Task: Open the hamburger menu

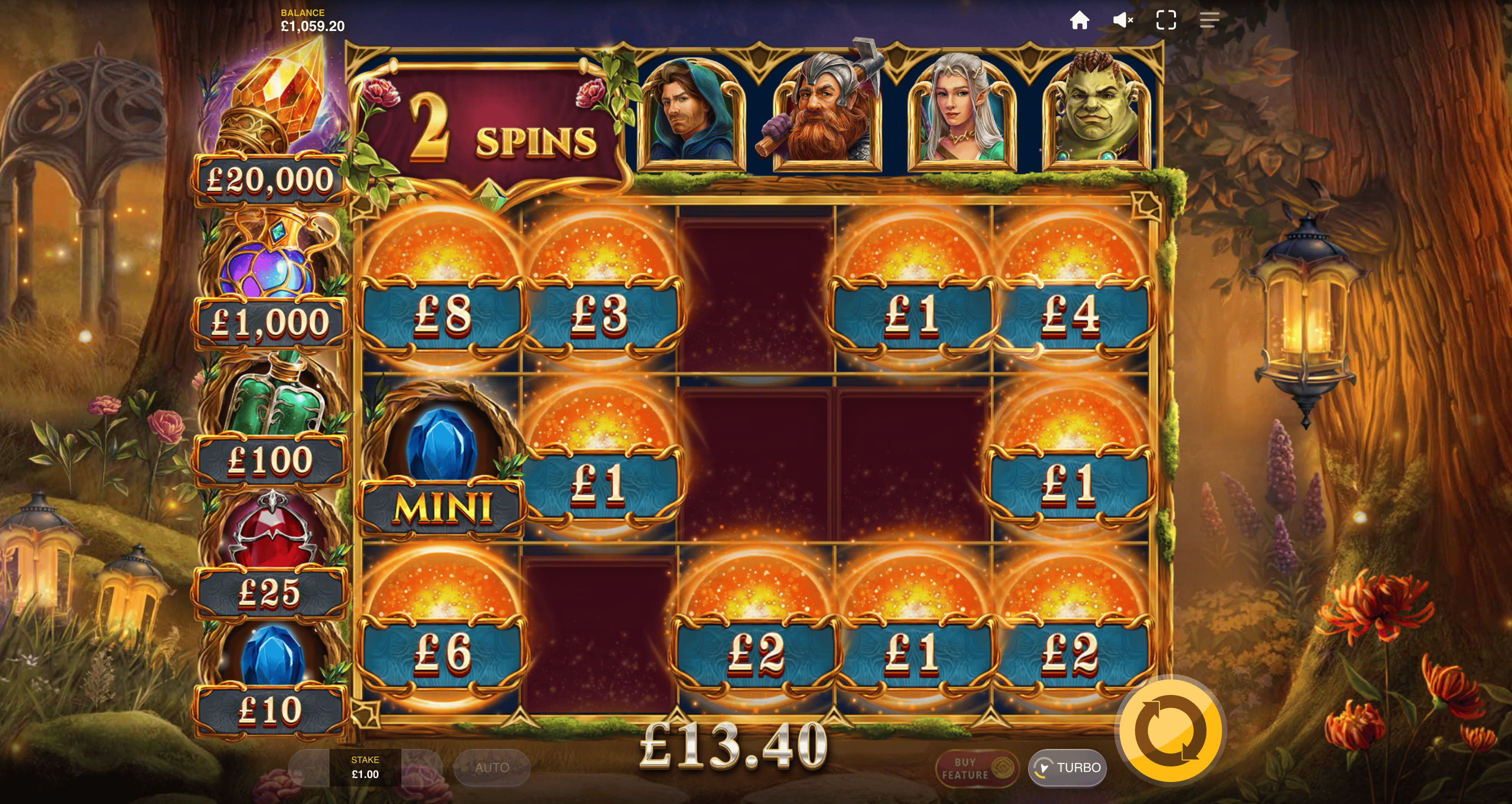Action: point(1209,21)
